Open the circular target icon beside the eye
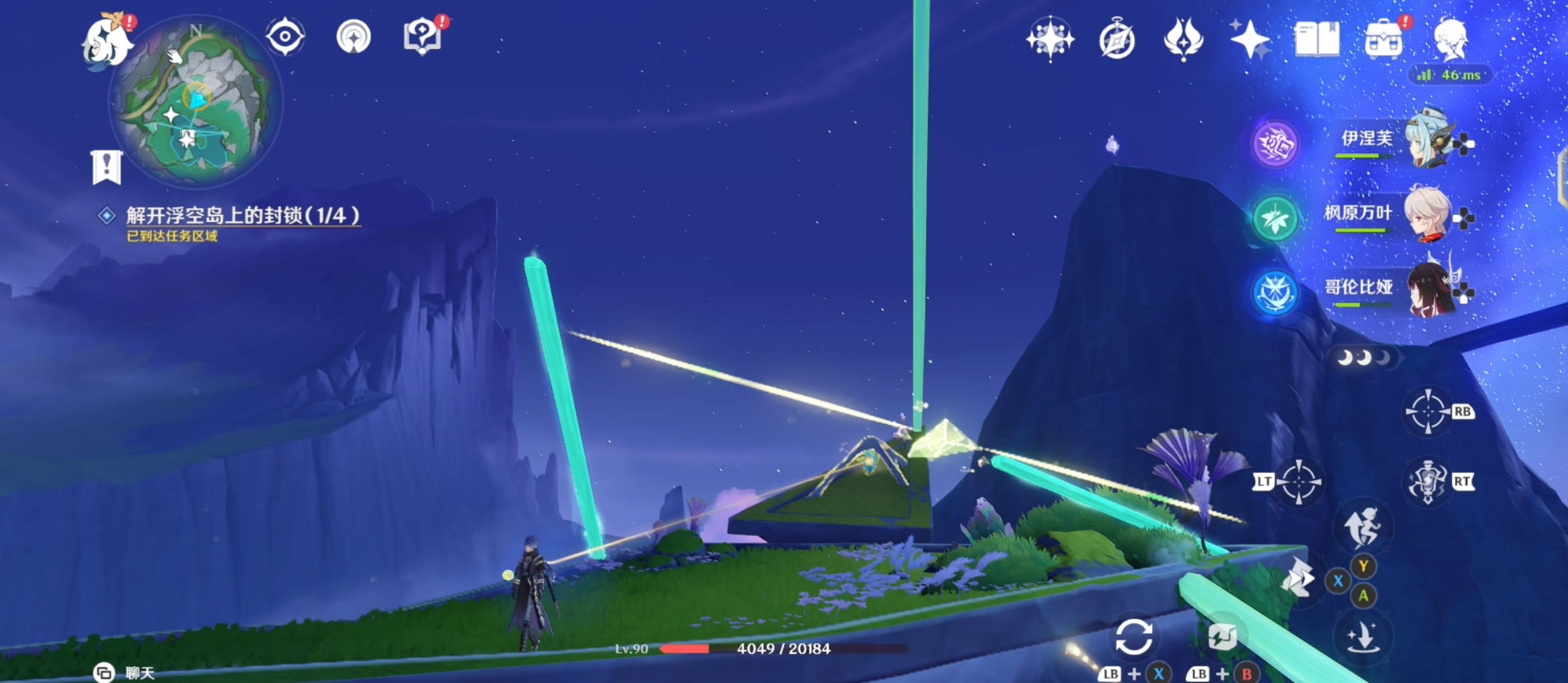The height and width of the screenshot is (683, 1568). (354, 36)
